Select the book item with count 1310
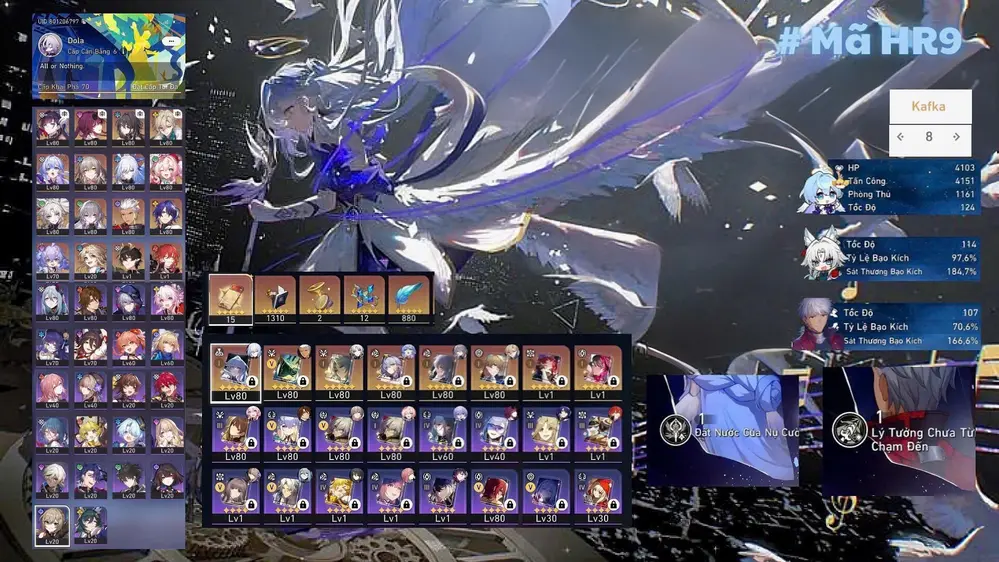Viewport: 999px width, 562px height. (275, 297)
